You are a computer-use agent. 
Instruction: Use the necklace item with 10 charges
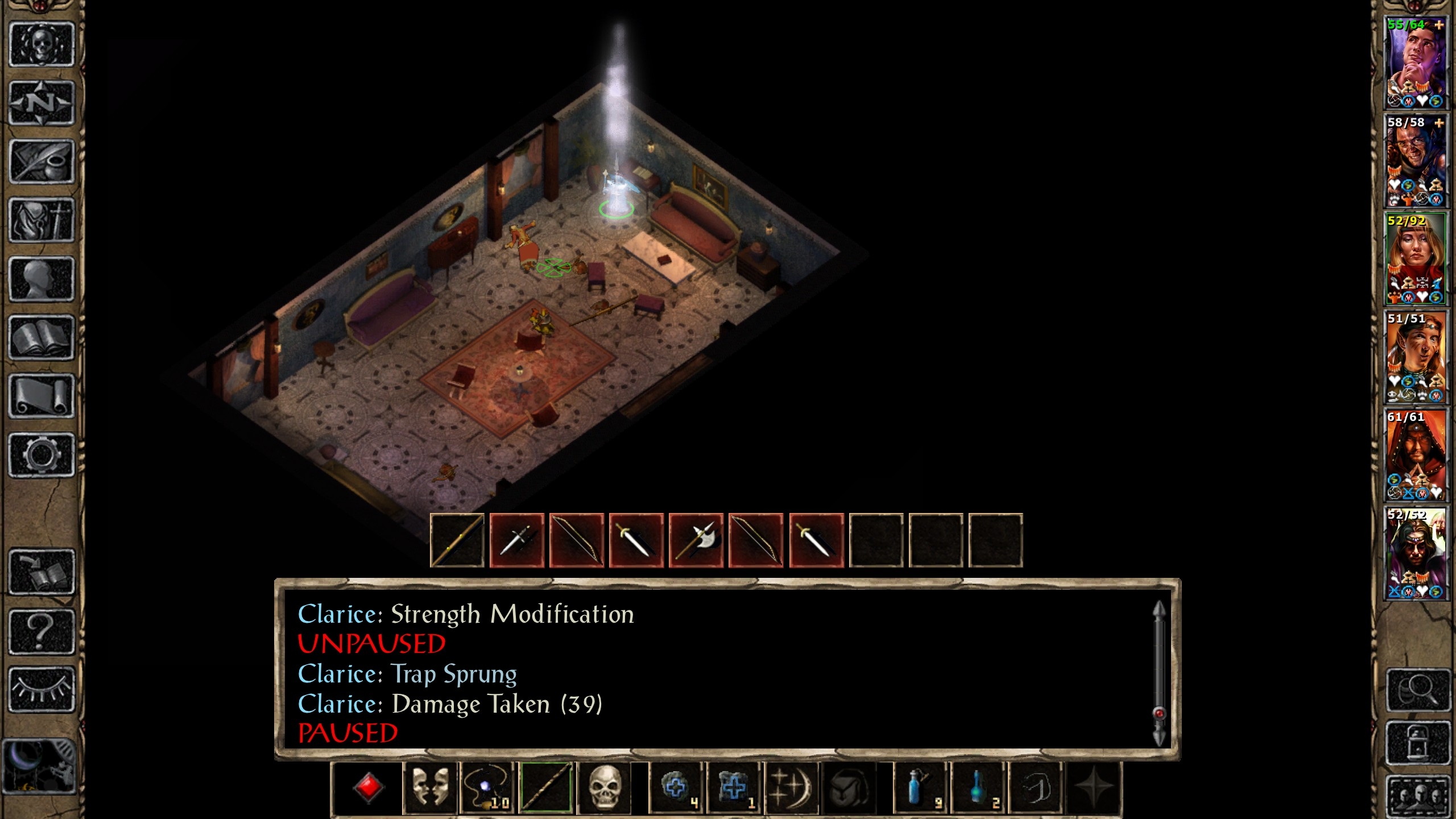pos(487,788)
